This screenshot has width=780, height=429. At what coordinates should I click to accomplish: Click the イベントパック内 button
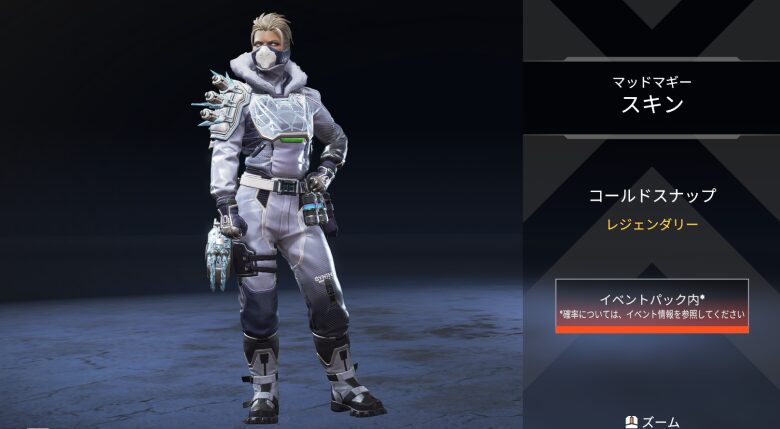tap(652, 305)
